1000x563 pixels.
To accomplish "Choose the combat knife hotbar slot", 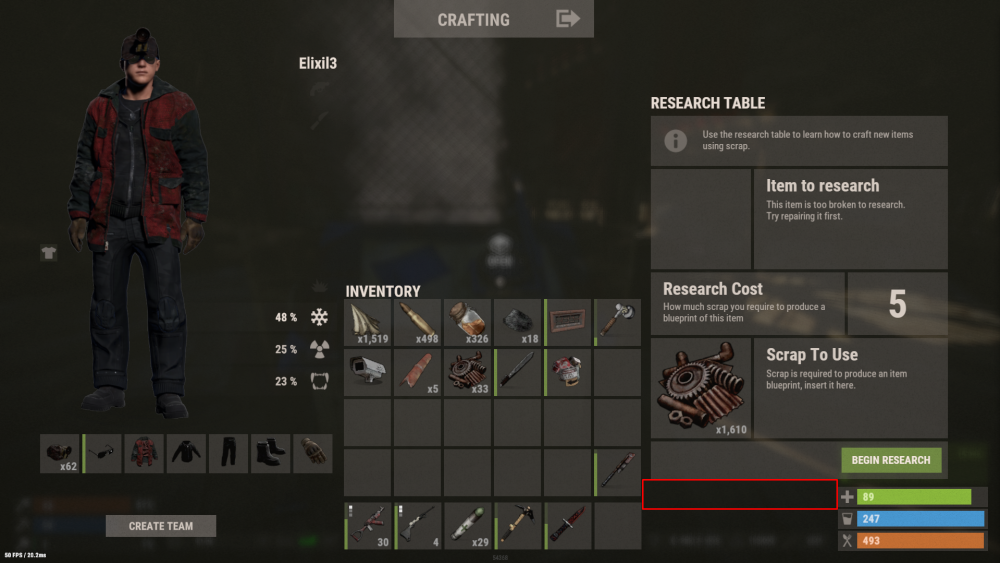I will tap(568, 526).
